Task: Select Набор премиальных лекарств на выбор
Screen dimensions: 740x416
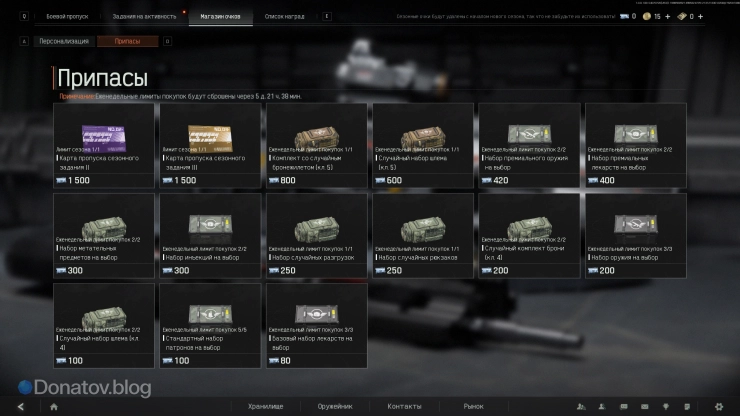Action: coord(635,140)
